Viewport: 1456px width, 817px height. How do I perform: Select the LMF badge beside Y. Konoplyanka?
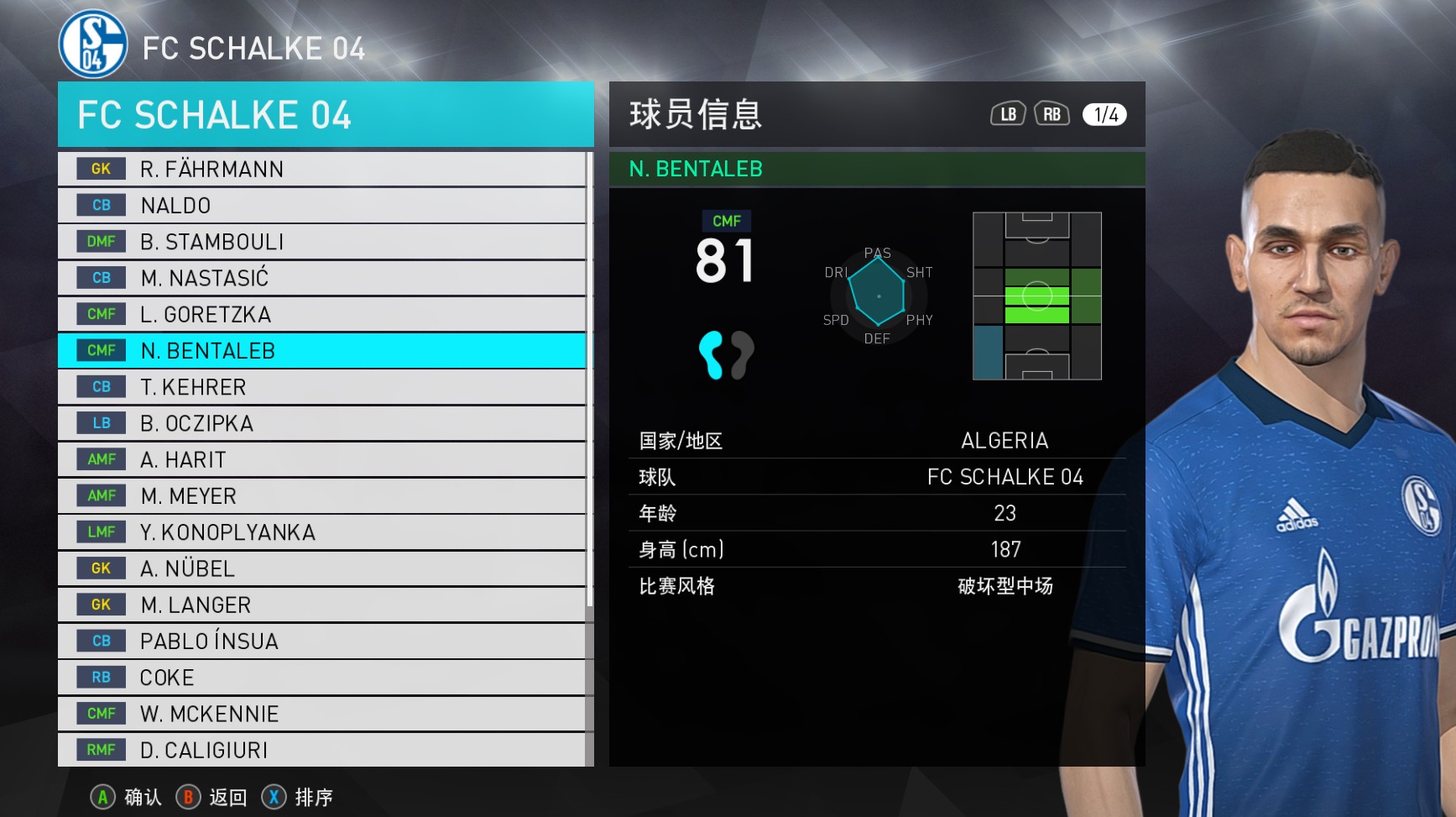tap(100, 532)
